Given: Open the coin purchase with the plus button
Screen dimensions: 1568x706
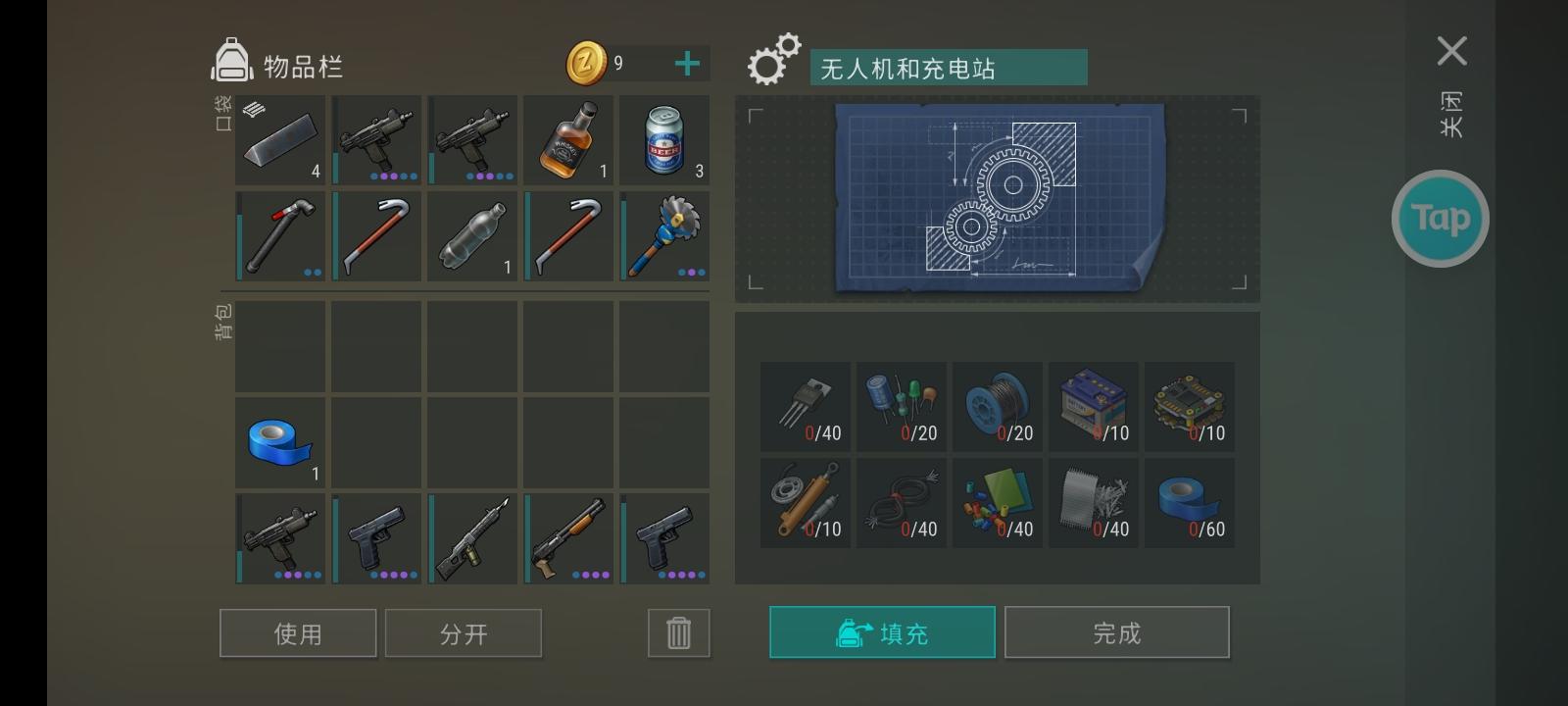Looking at the screenshot, I should pyautogui.click(x=687, y=63).
